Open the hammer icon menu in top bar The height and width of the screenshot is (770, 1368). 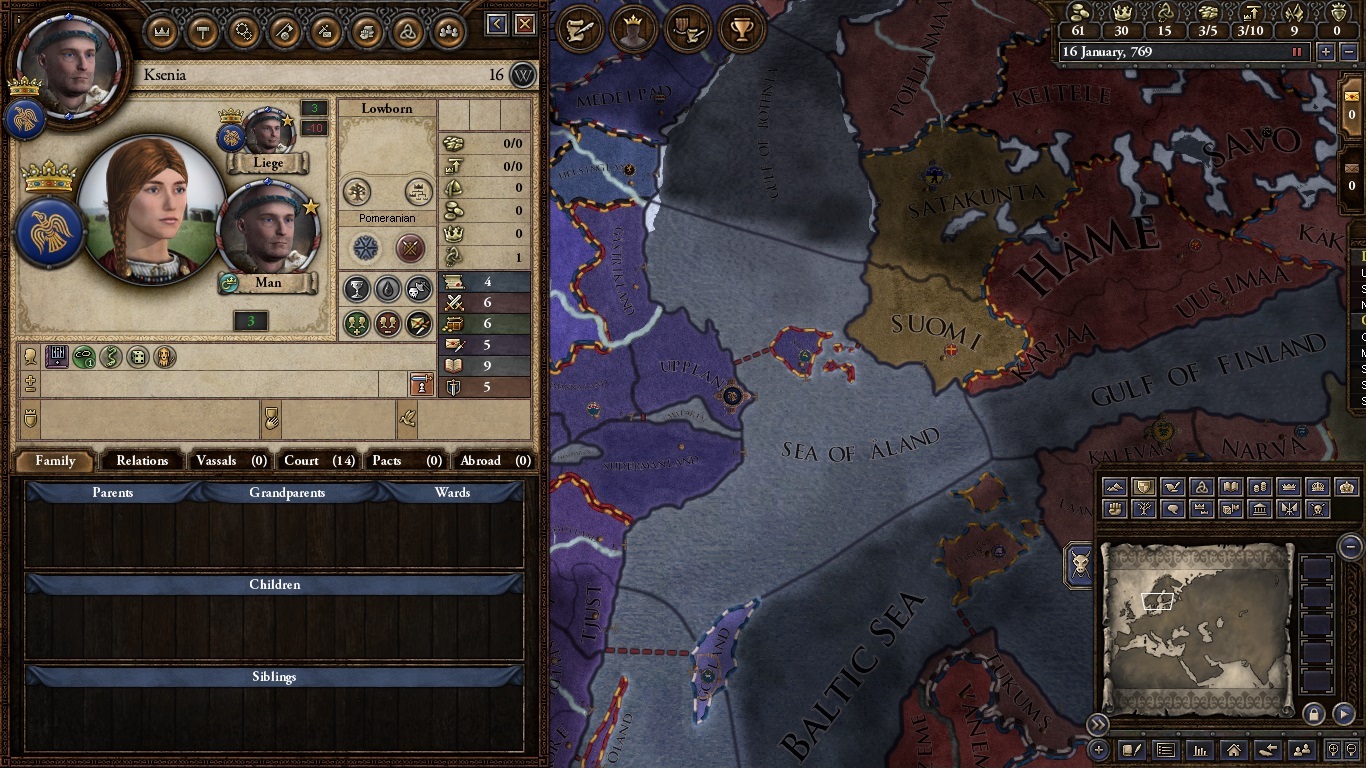coord(203,31)
